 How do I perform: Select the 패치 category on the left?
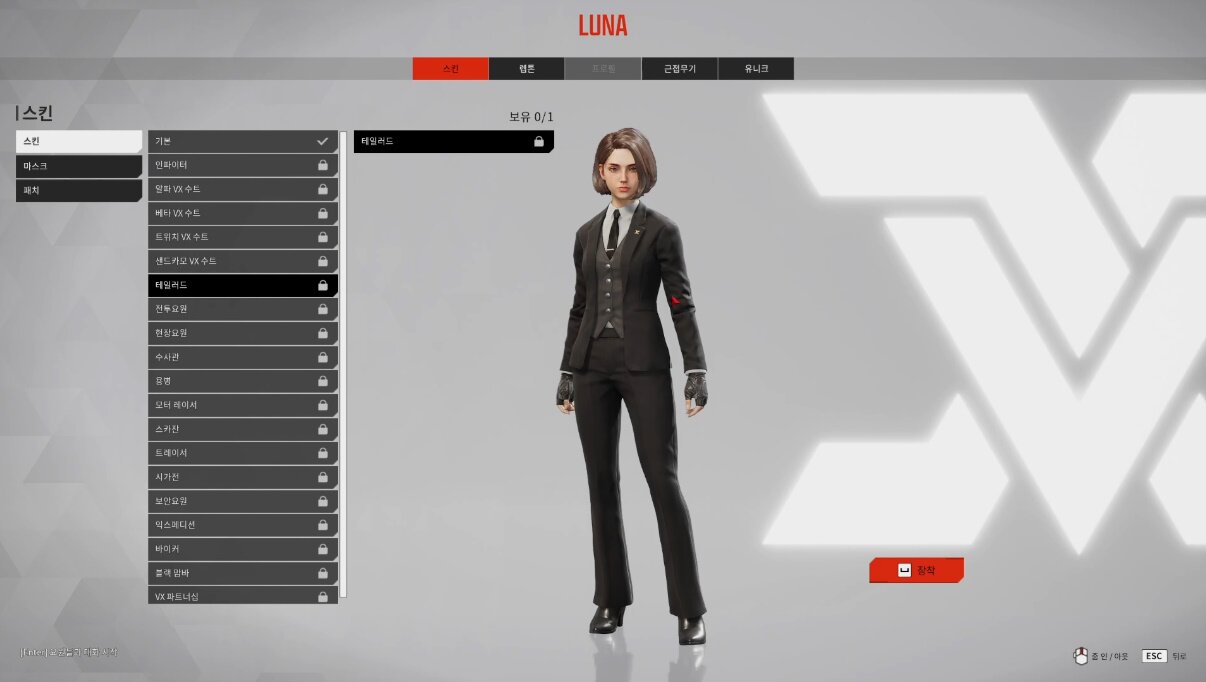[x=79, y=190]
